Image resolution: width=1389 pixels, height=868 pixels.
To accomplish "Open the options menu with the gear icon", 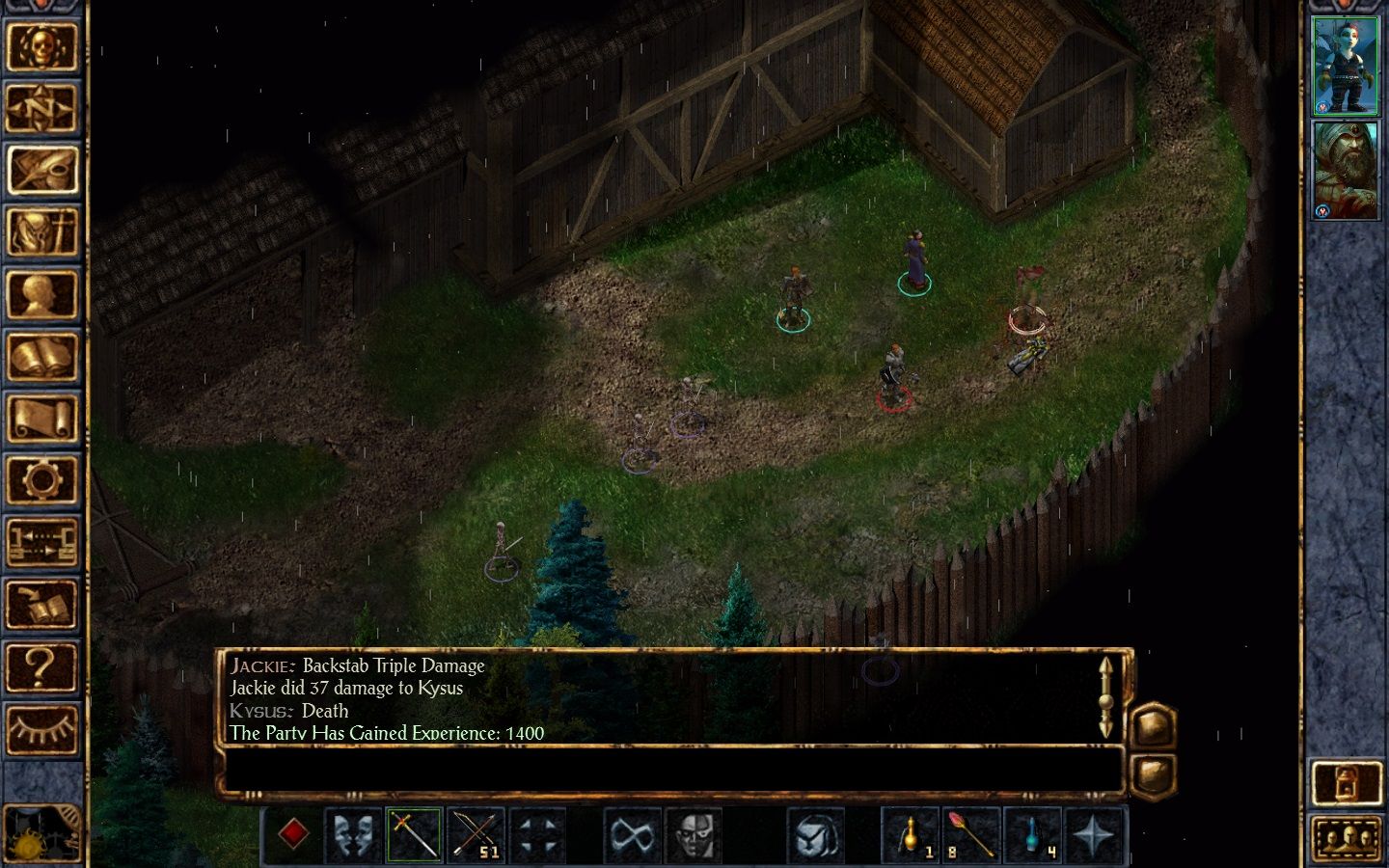I will click(41, 479).
